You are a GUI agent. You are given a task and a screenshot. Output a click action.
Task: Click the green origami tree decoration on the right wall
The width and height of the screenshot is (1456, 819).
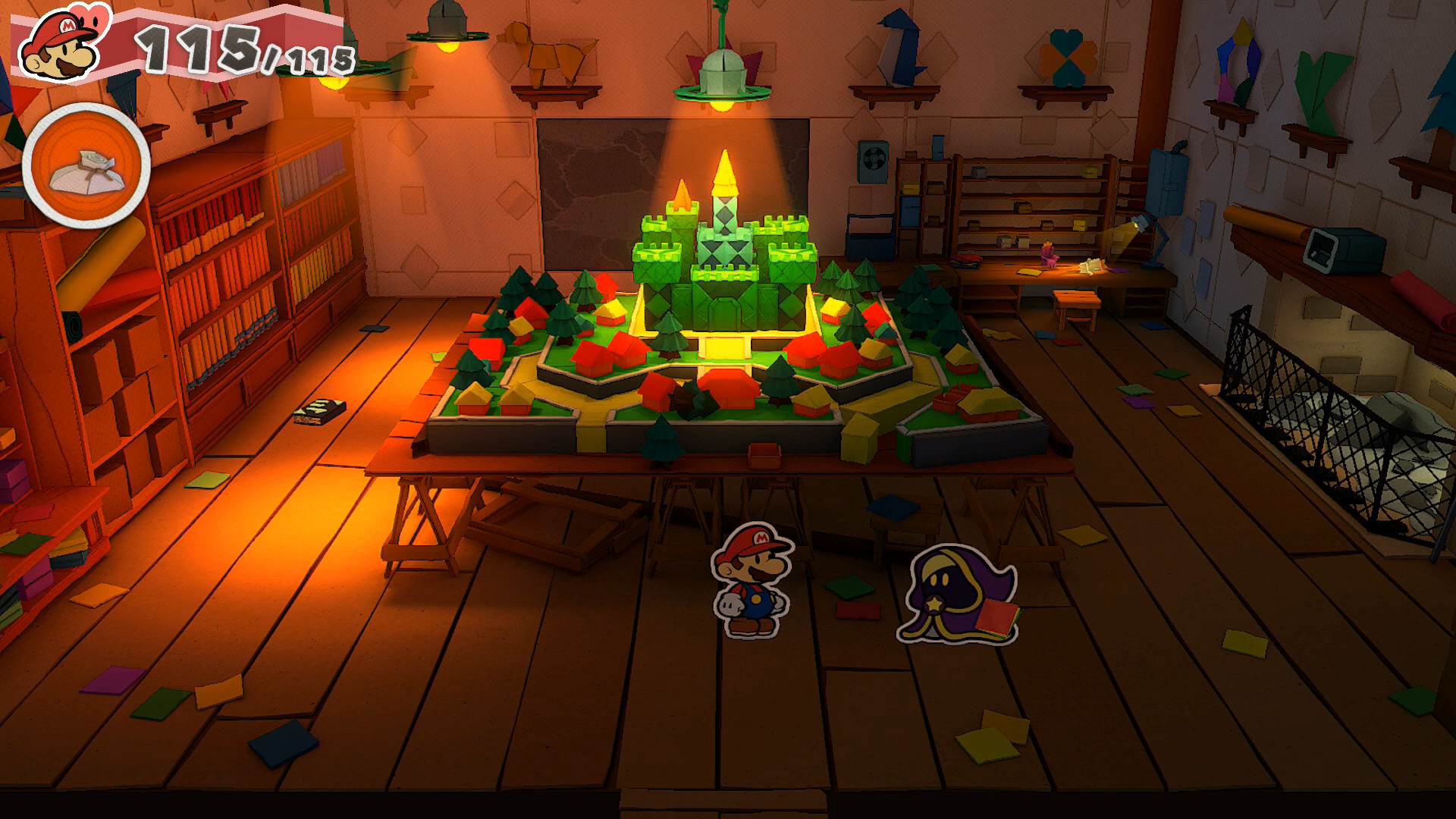[1321, 83]
